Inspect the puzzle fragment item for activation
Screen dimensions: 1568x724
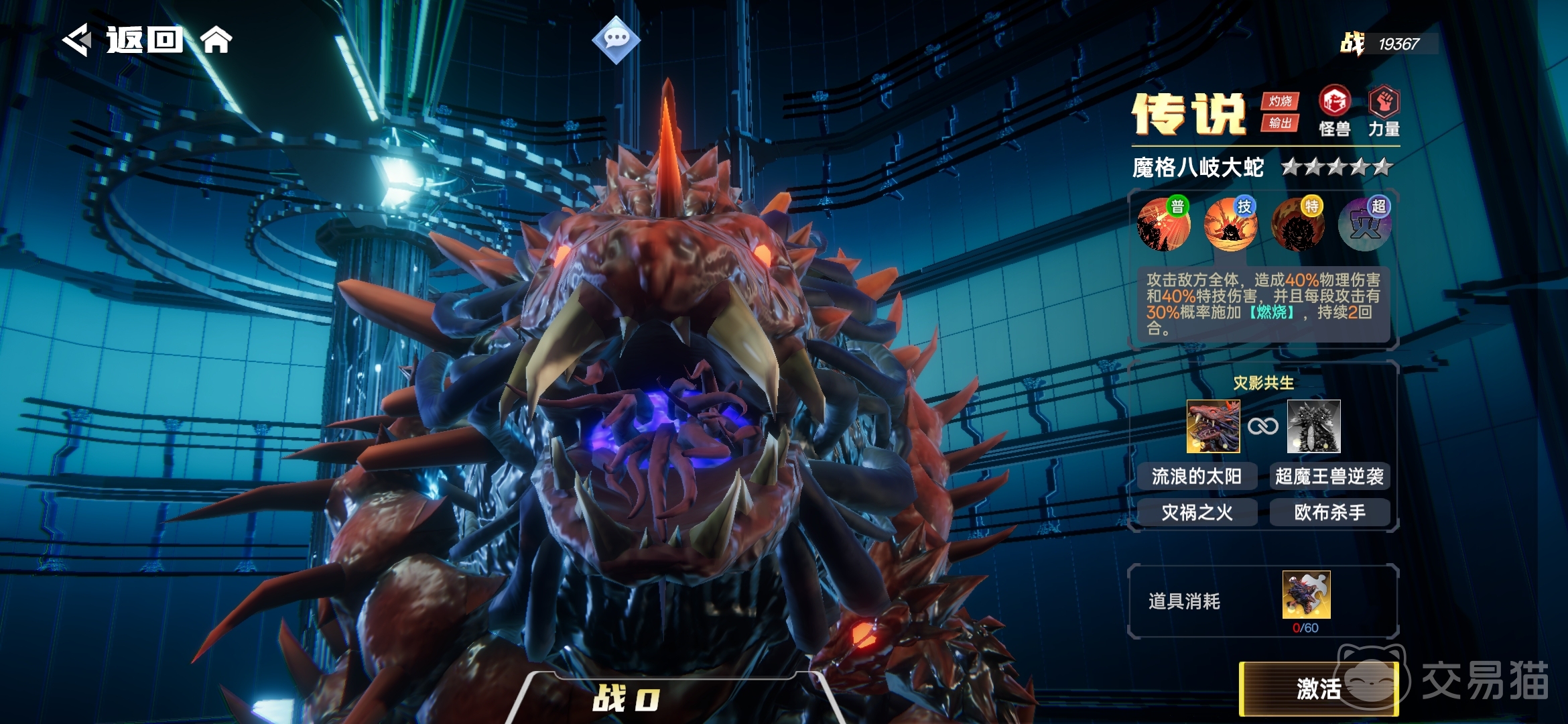[1306, 595]
